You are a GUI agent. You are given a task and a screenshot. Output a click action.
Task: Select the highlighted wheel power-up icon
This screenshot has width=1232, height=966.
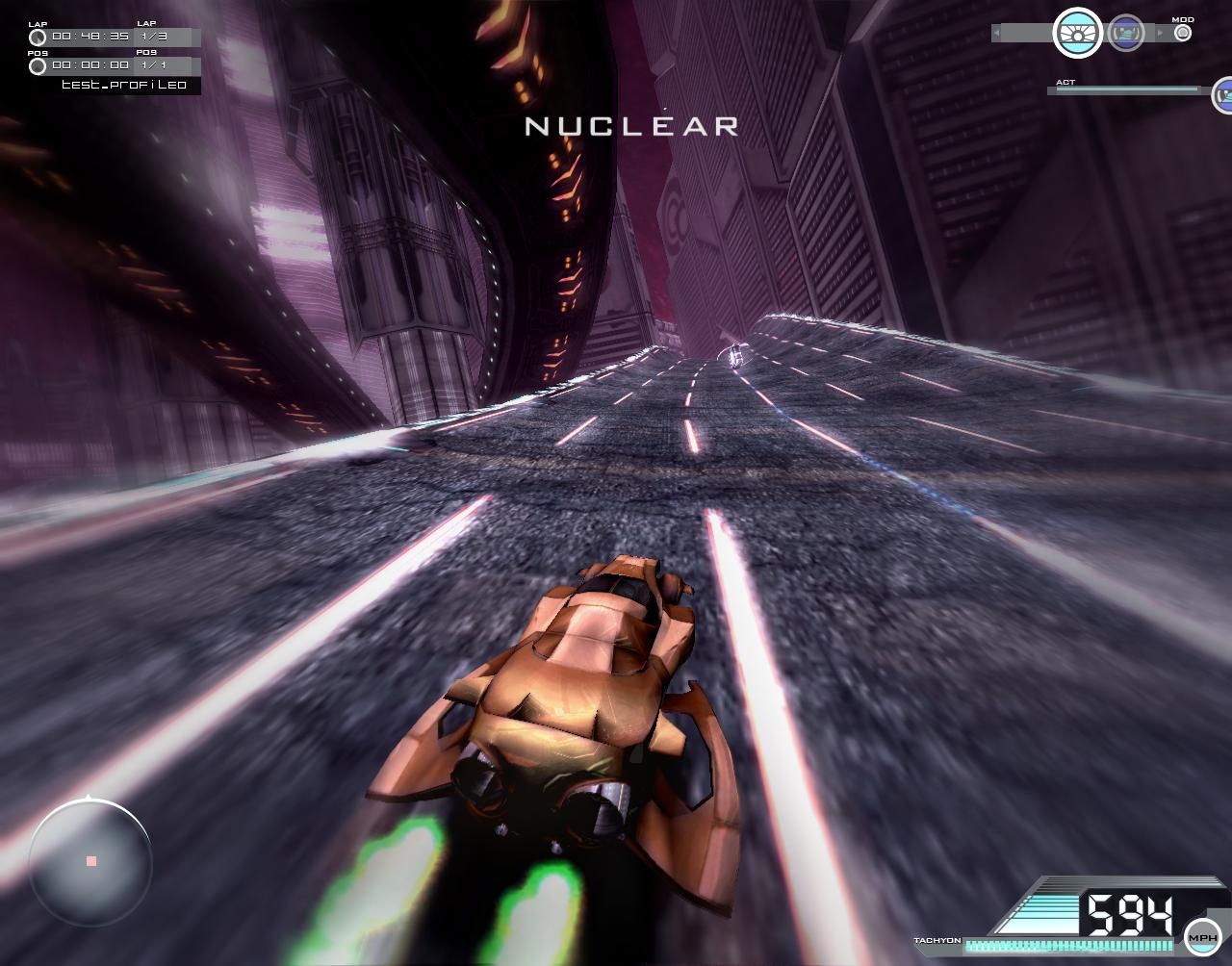1077,33
